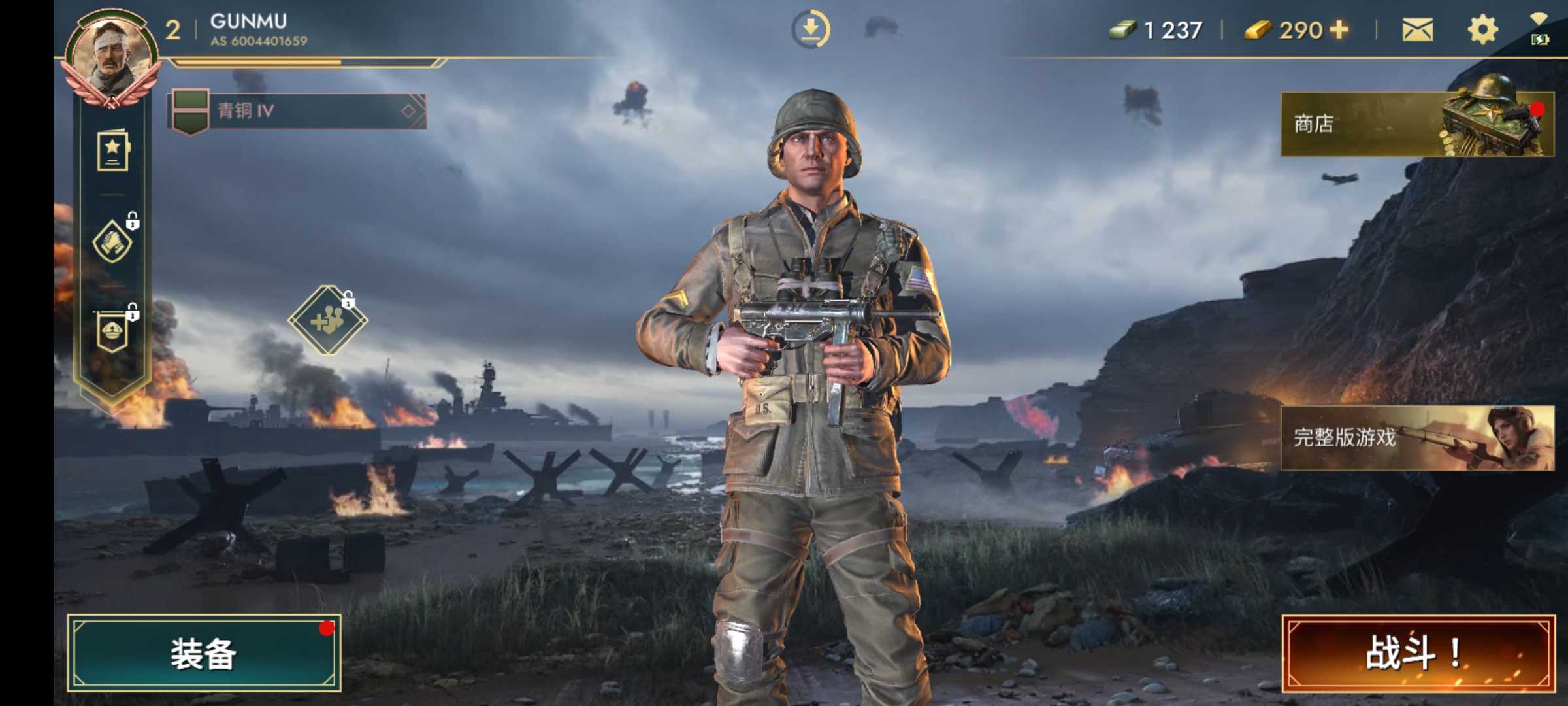Open the 完整版游戏 full game banner
Viewport: 1568px width, 706px height.
point(1416,437)
